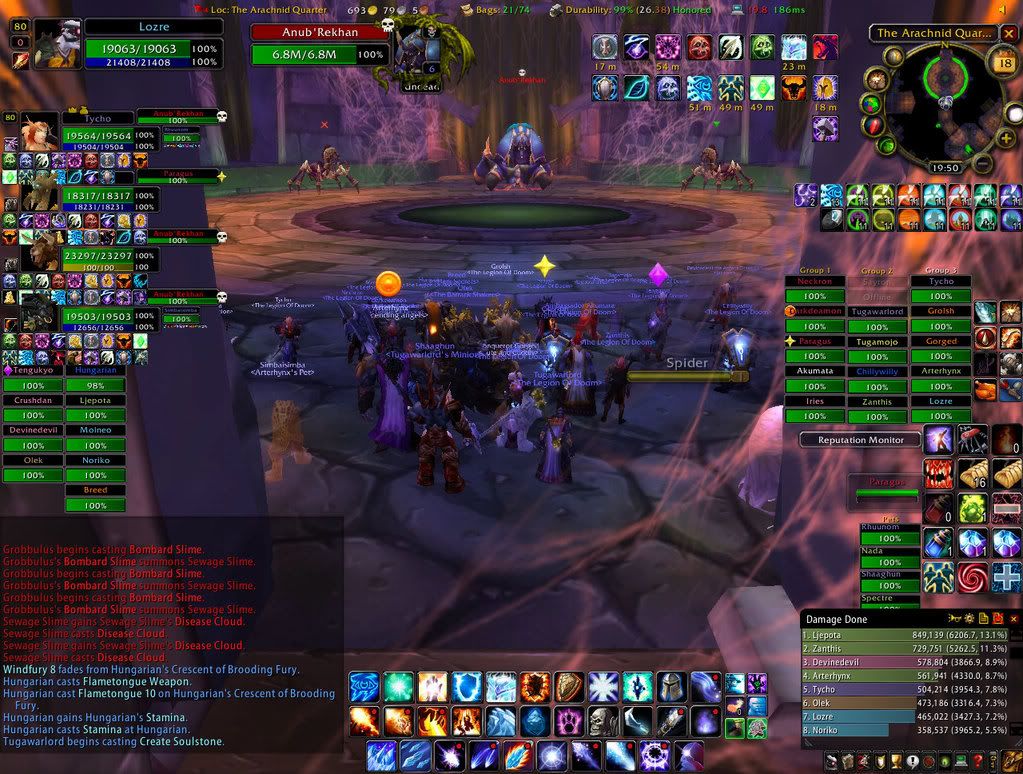This screenshot has width=1023, height=774.
Task: Activate the helmet icon on action bar
Action: coord(671,687)
